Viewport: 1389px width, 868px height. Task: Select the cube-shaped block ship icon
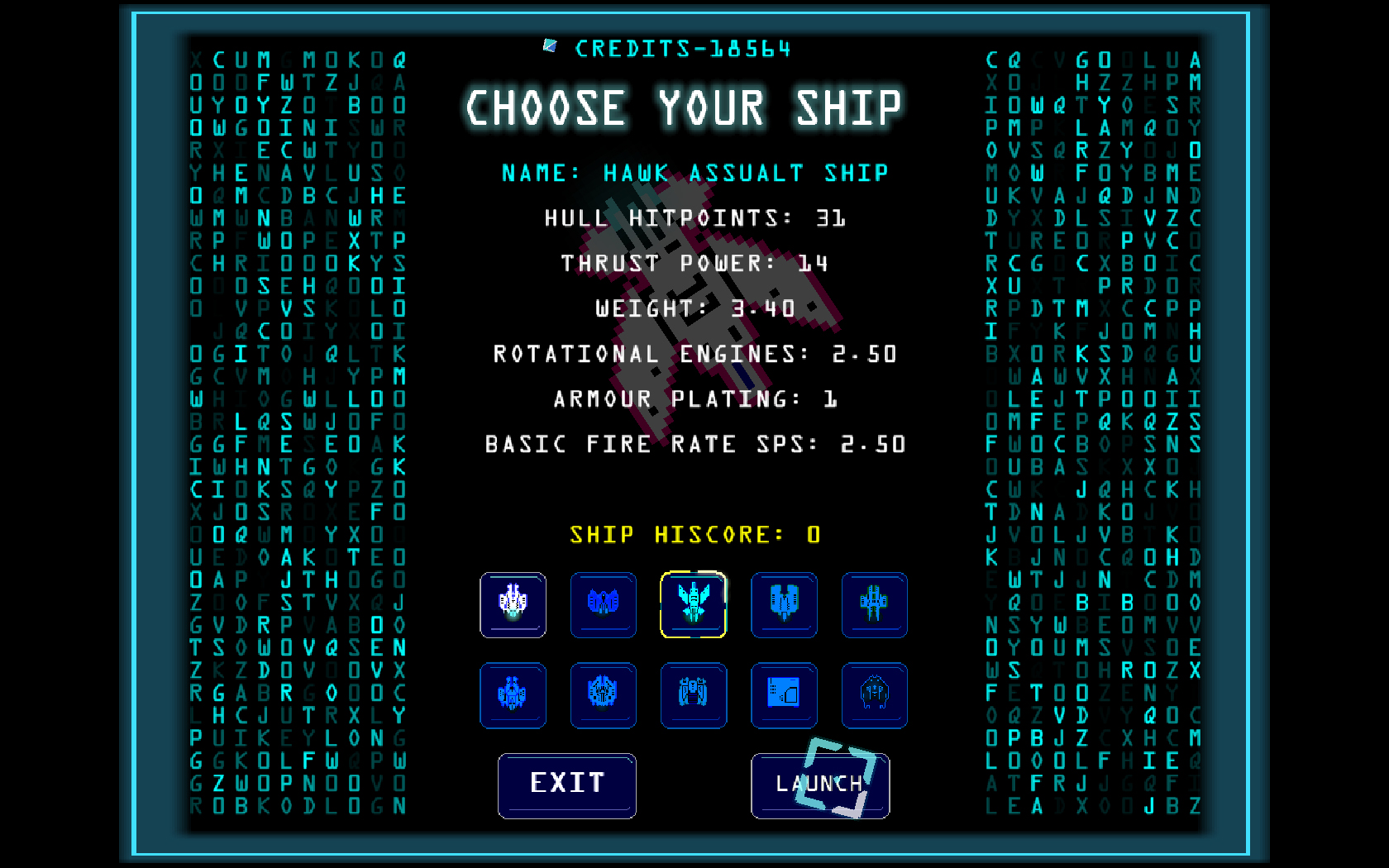[x=784, y=695]
